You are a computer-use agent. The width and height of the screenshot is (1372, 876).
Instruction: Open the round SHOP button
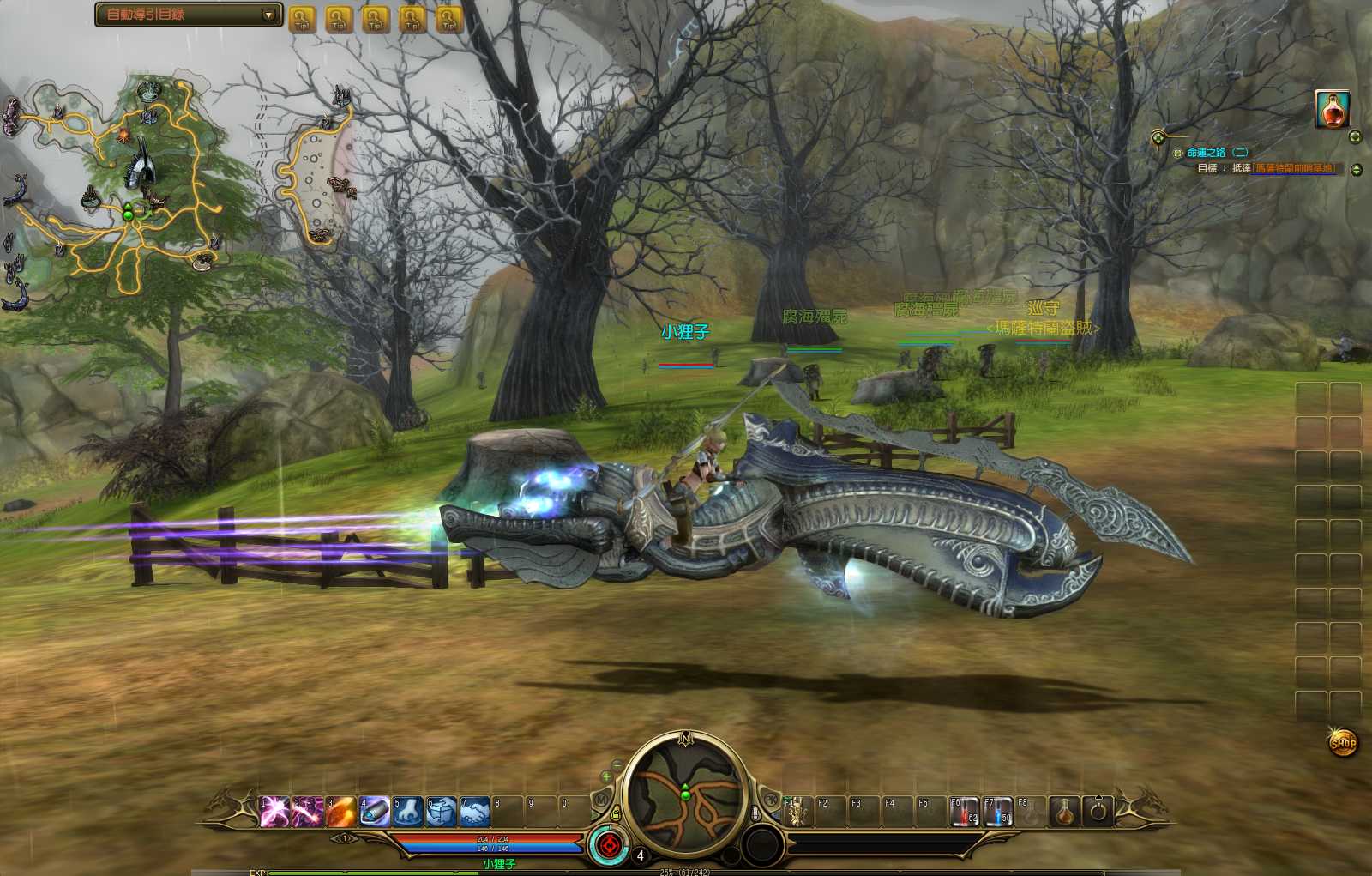[x=1343, y=742]
